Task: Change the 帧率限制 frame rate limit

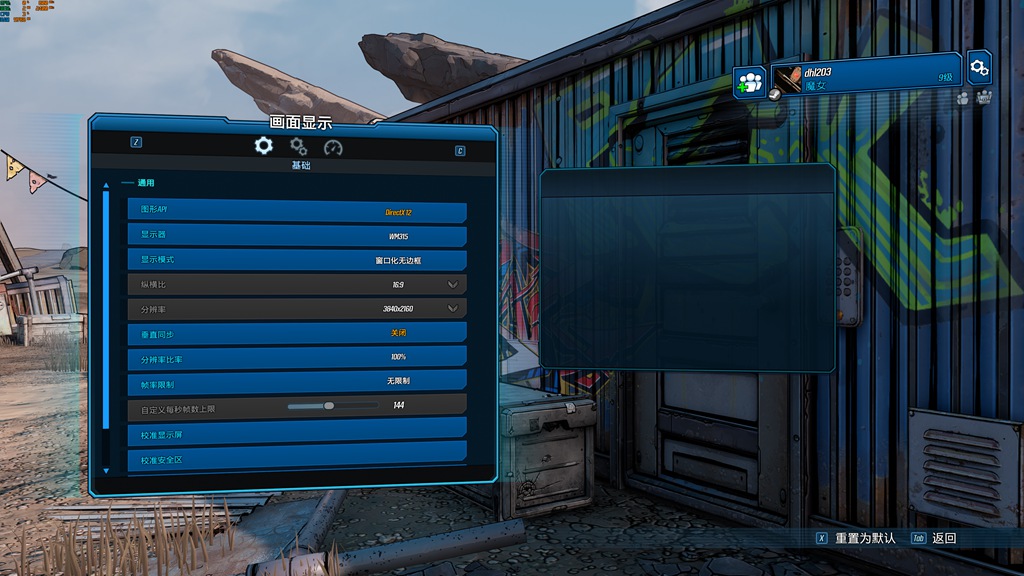Action: [297, 382]
